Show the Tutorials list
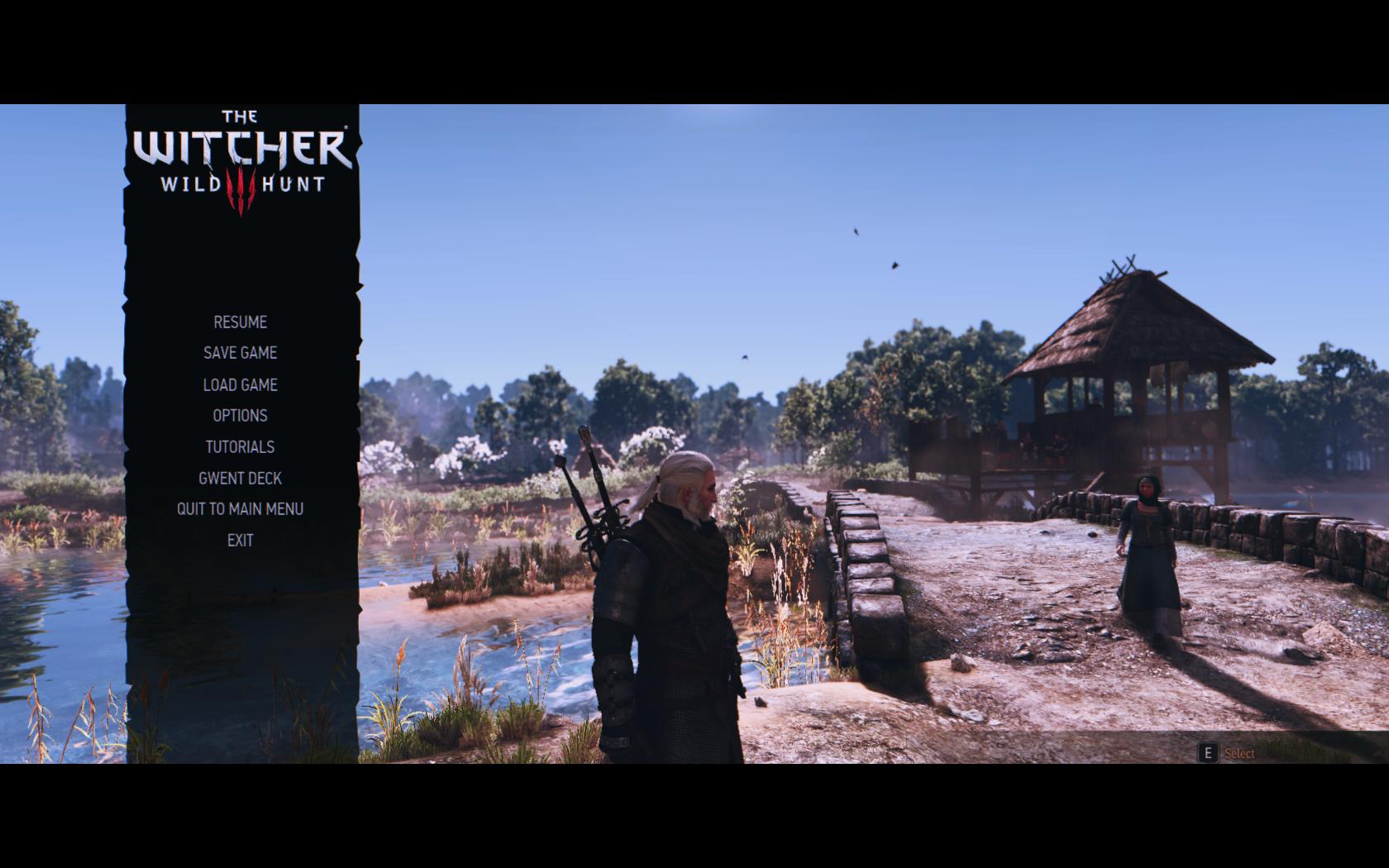 click(240, 447)
